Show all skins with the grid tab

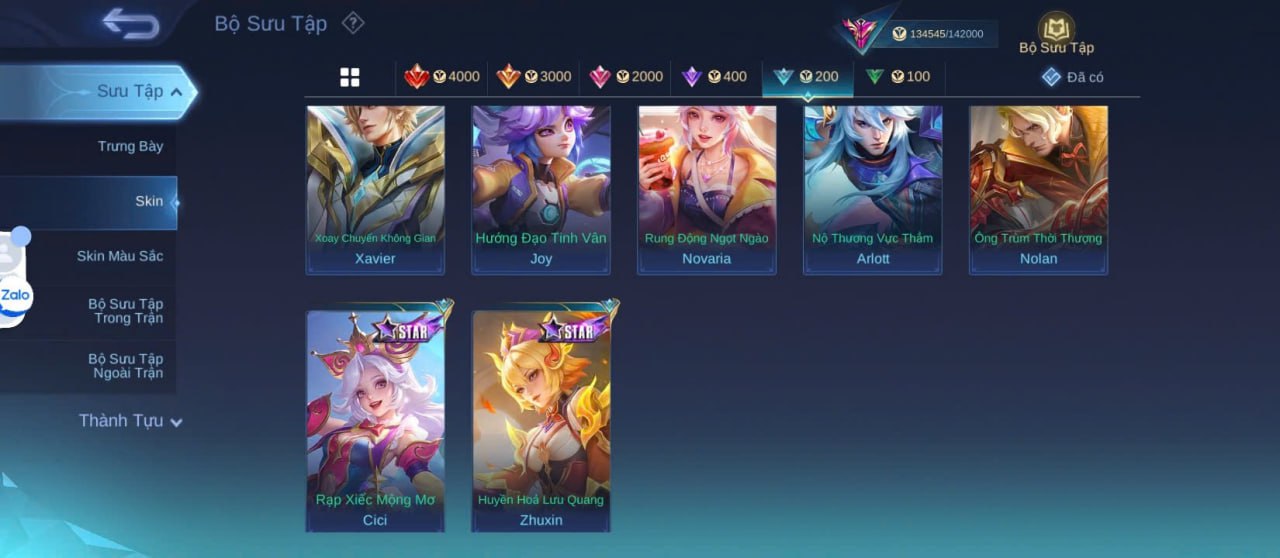349,77
